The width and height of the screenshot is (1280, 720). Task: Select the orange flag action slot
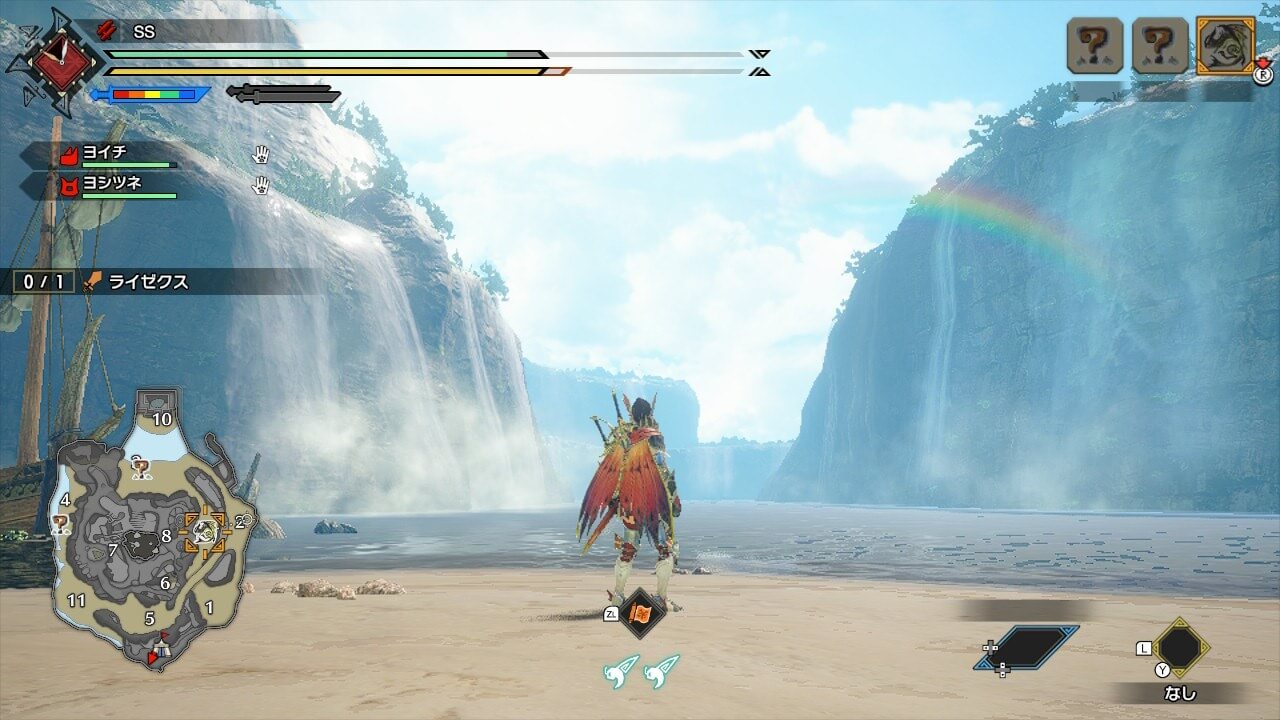(x=641, y=613)
